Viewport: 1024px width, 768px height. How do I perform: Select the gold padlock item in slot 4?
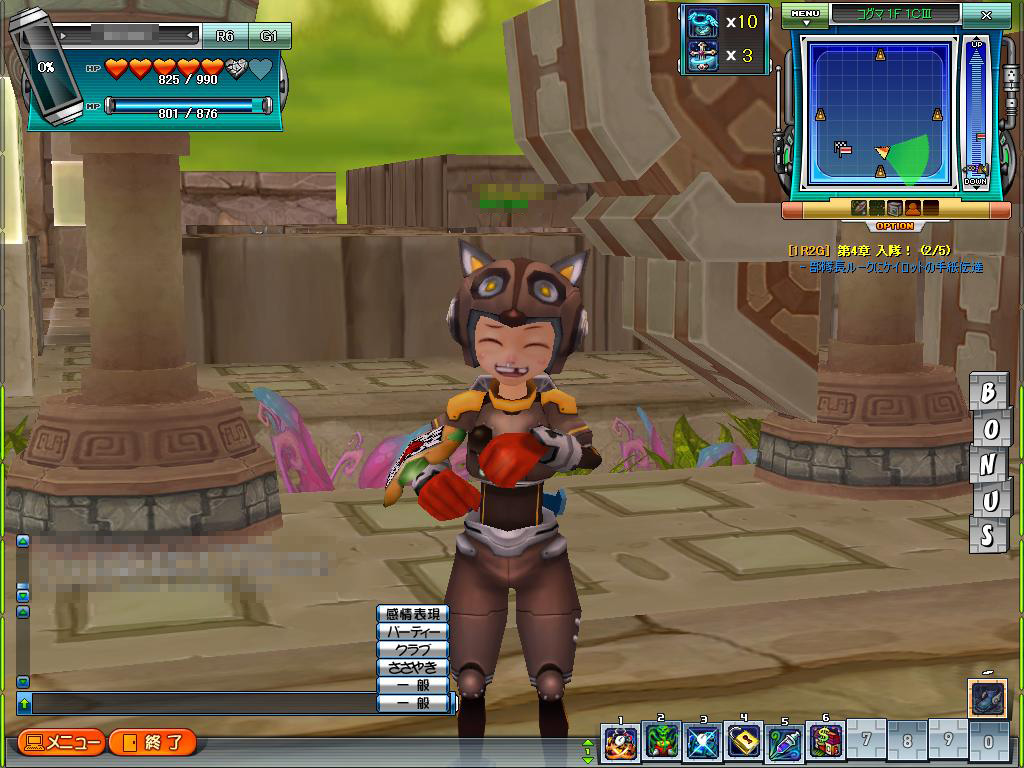pos(744,743)
